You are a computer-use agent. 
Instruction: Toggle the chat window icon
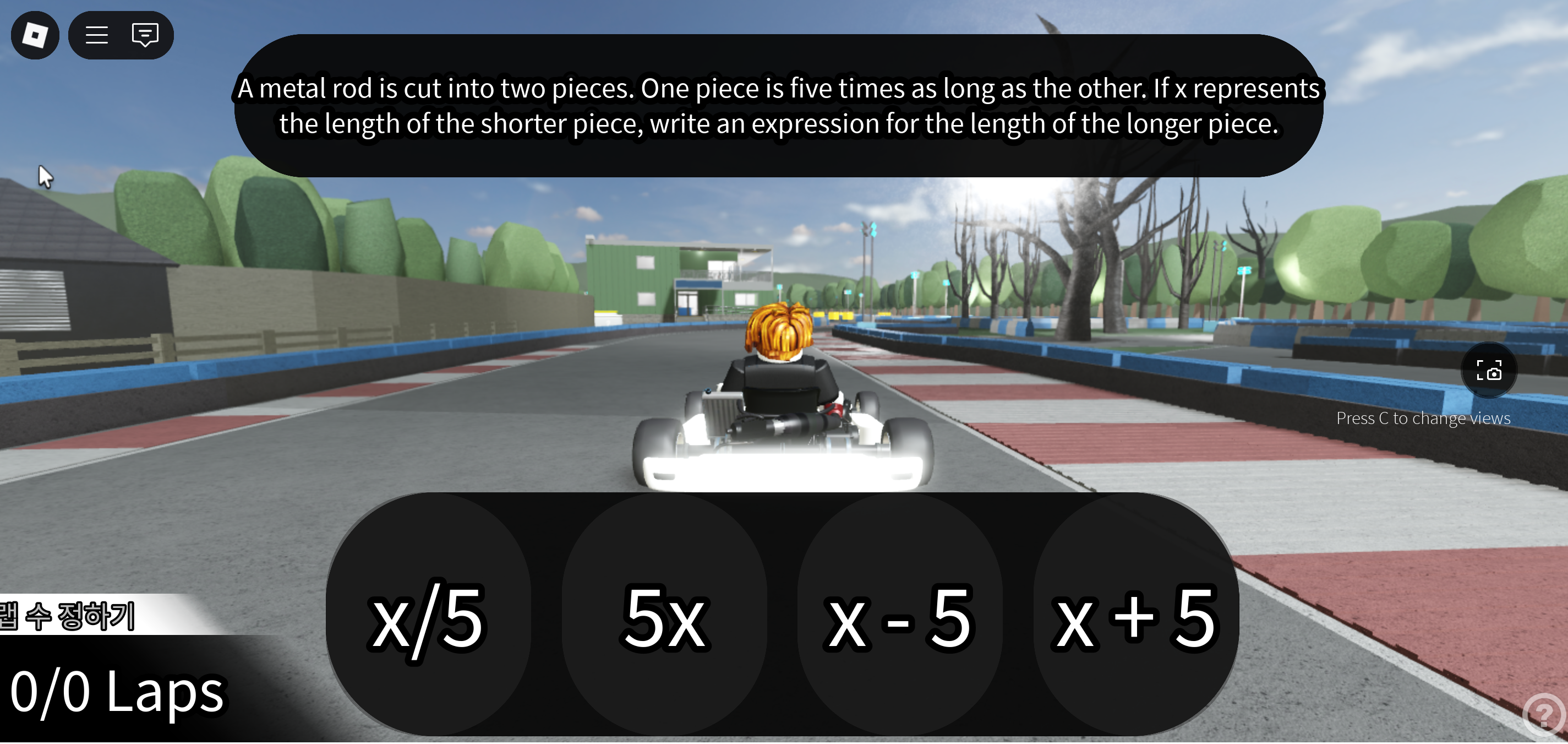(145, 35)
